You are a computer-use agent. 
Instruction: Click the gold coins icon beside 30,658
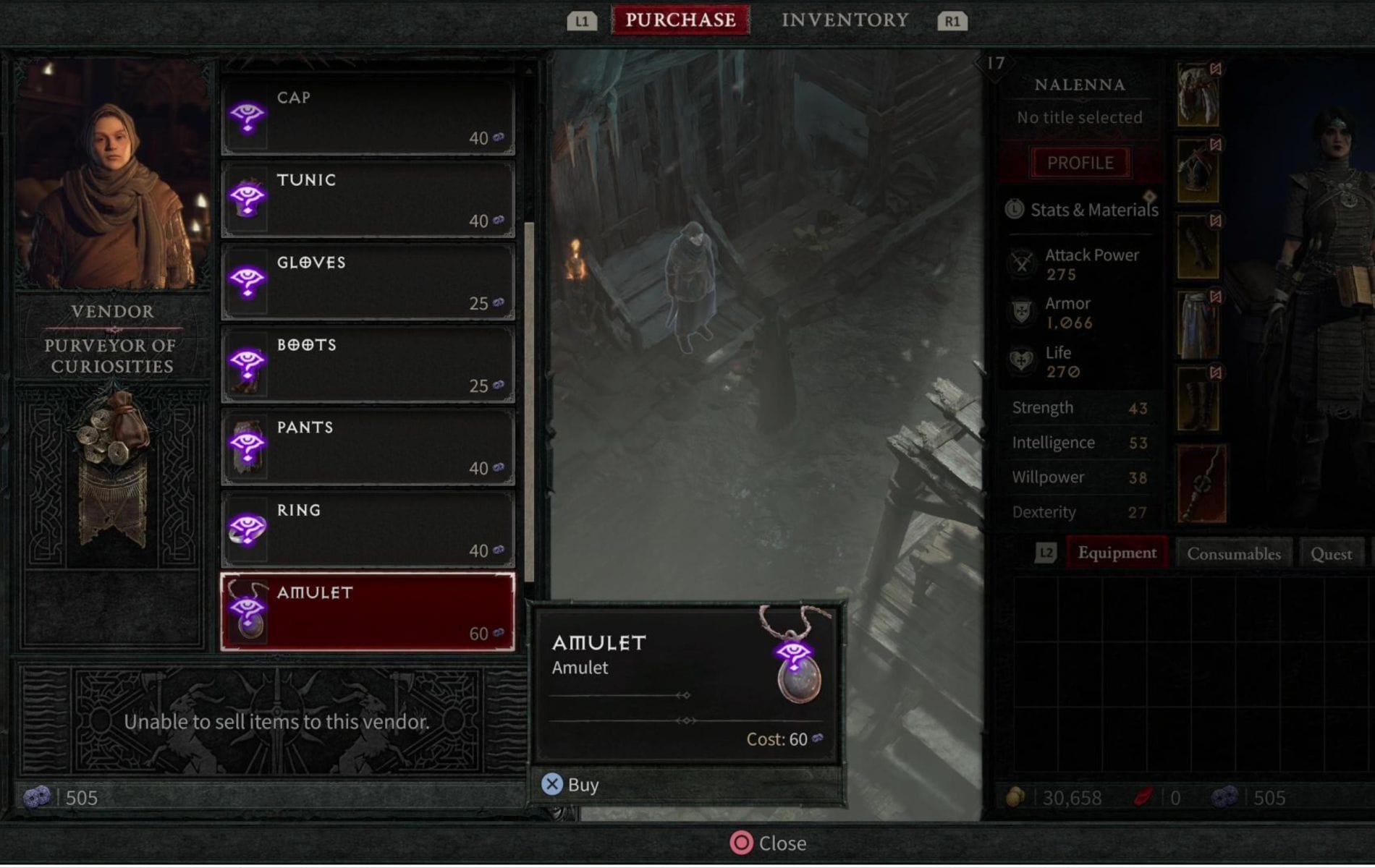tap(1017, 798)
